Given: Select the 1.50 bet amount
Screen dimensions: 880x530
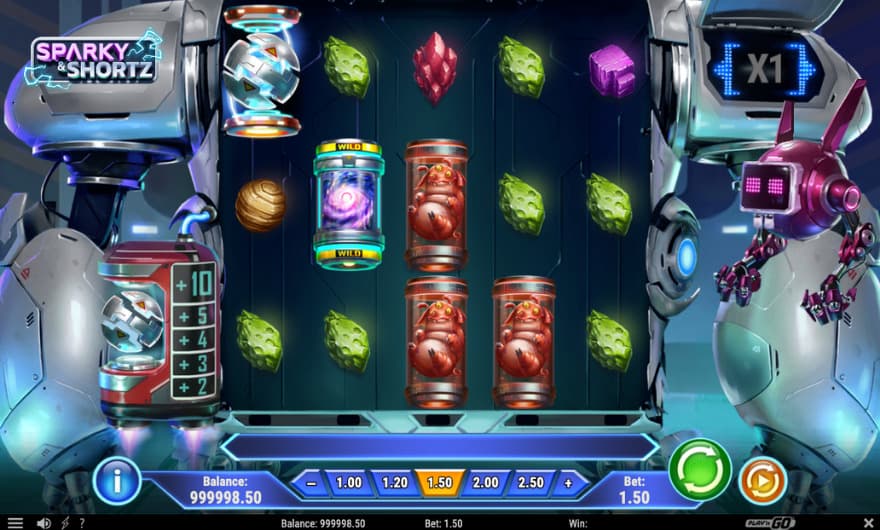Looking at the screenshot, I should pyautogui.click(x=440, y=483).
